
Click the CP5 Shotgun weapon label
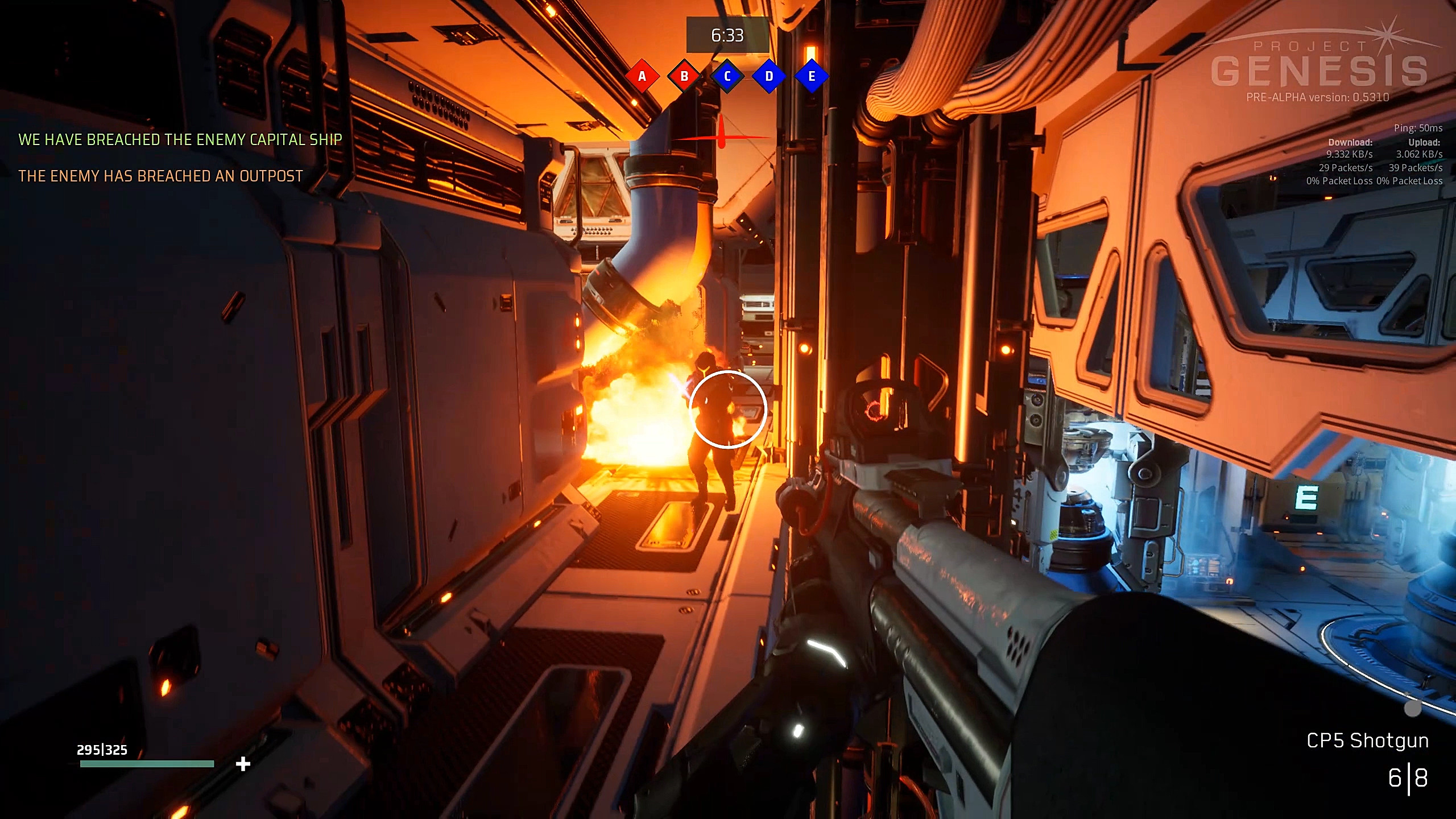(x=1367, y=741)
